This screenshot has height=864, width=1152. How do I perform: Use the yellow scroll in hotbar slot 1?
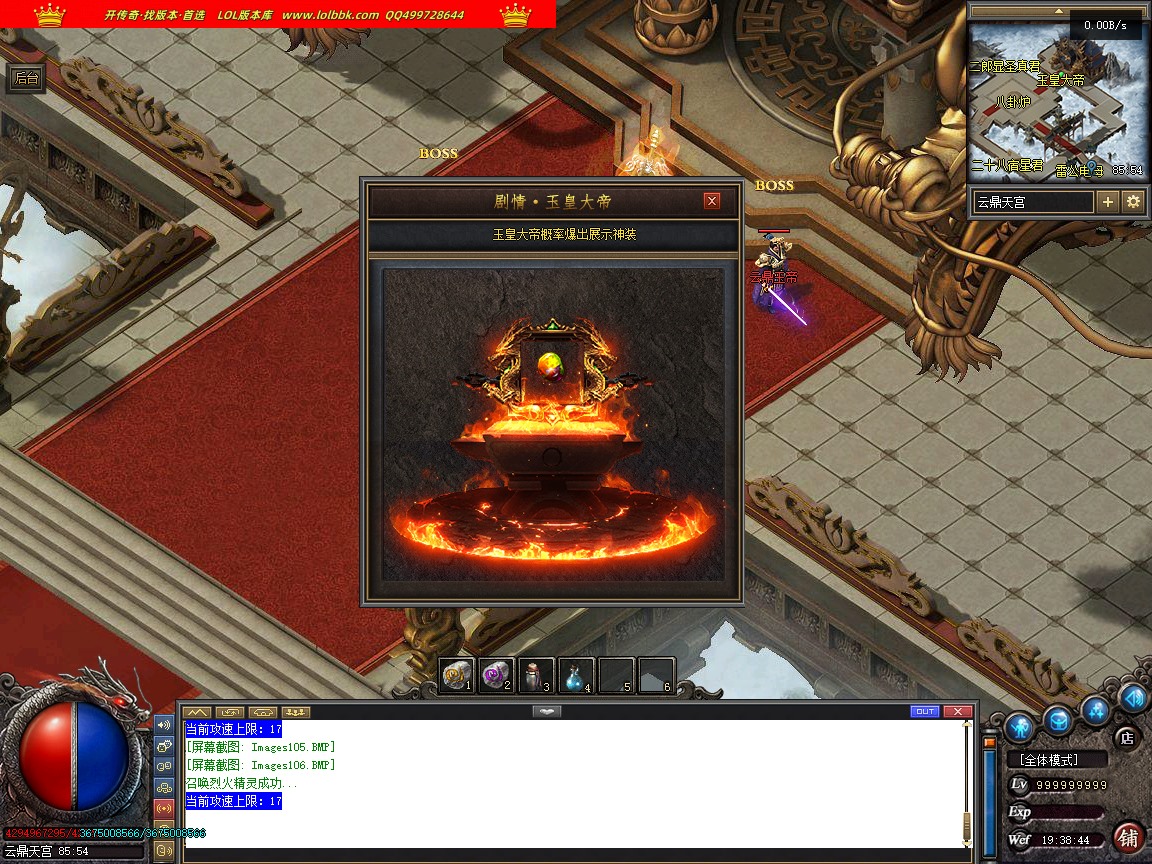tap(457, 675)
